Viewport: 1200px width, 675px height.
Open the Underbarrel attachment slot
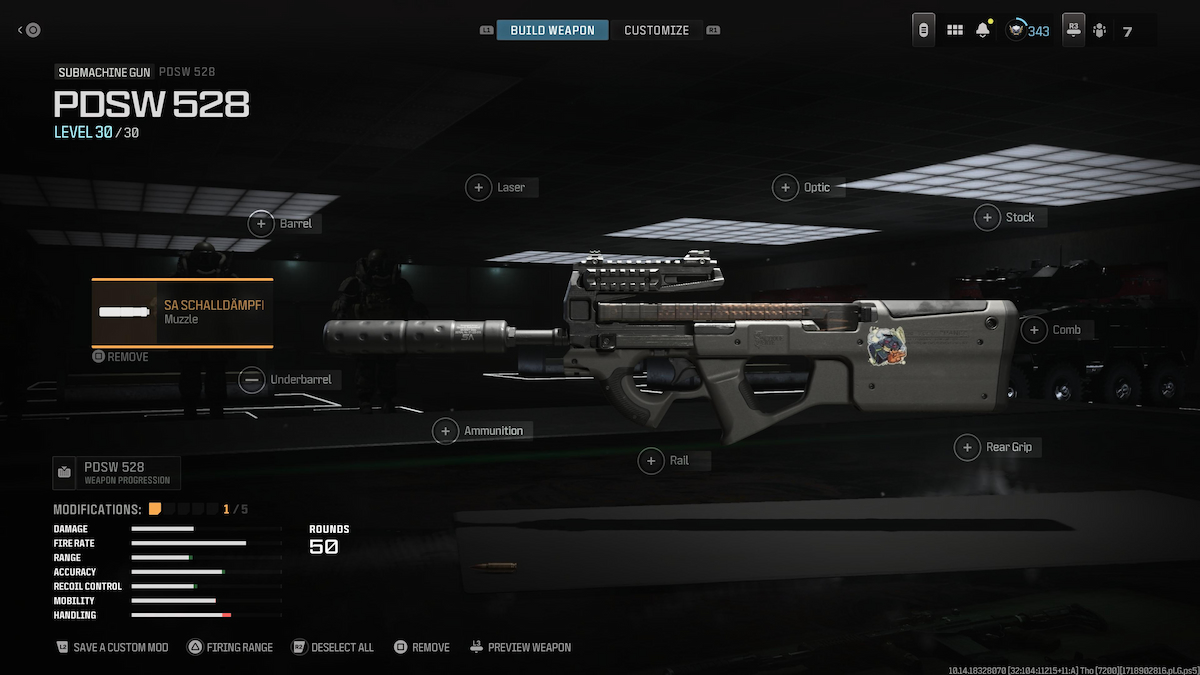pyautogui.click(x=287, y=380)
